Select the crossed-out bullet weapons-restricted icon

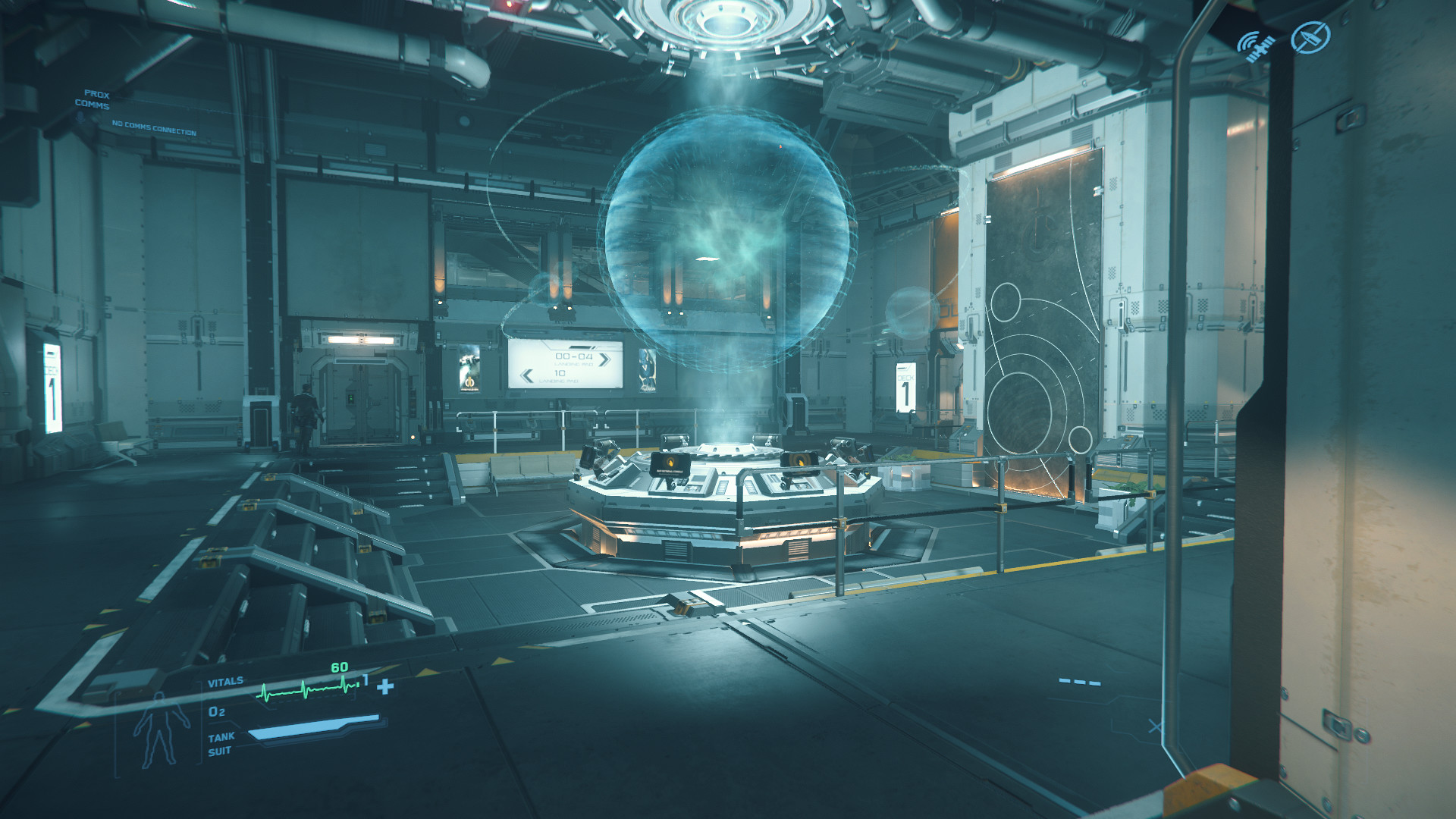(x=1311, y=37)
